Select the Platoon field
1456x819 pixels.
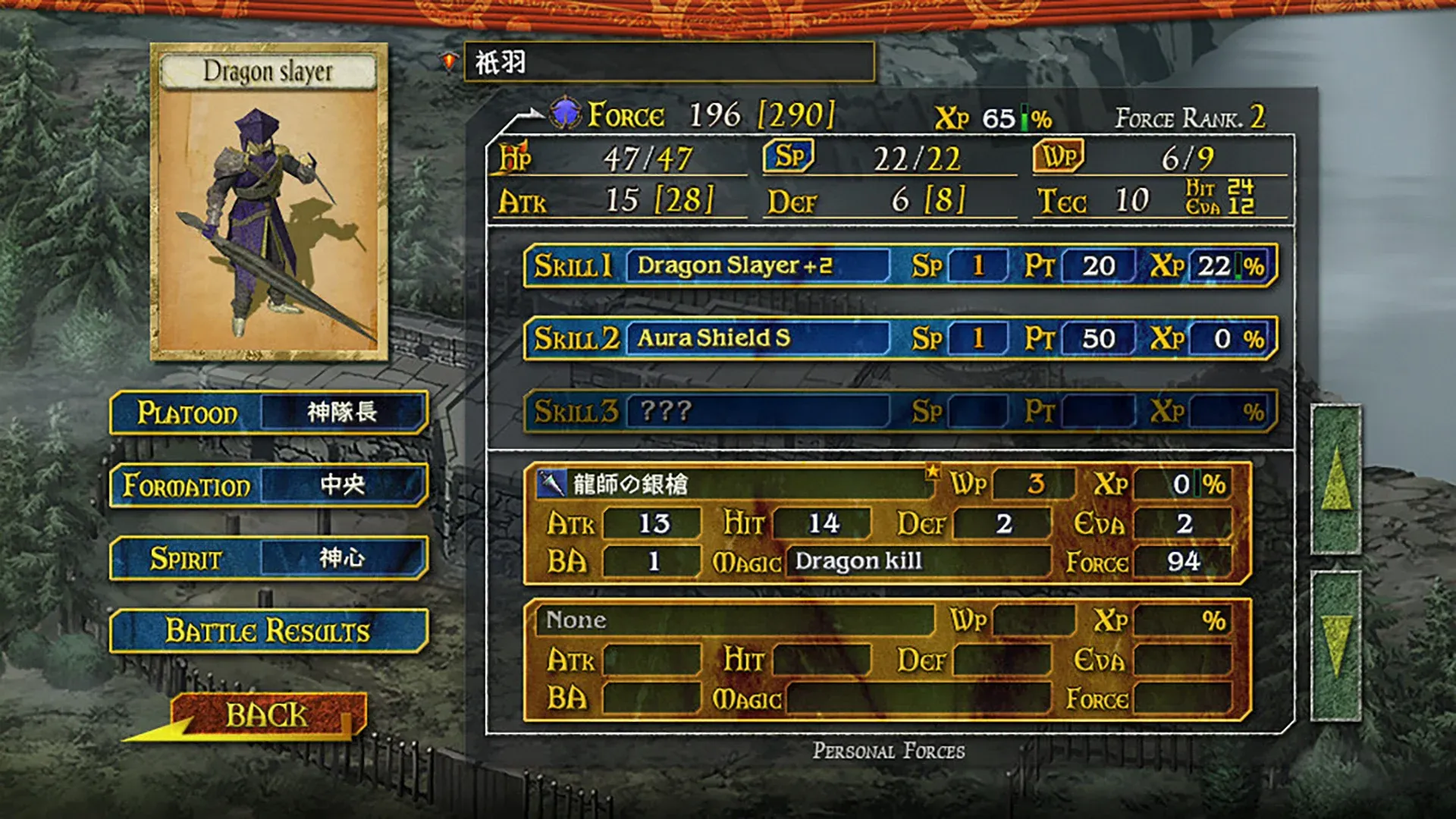point(268,413)
